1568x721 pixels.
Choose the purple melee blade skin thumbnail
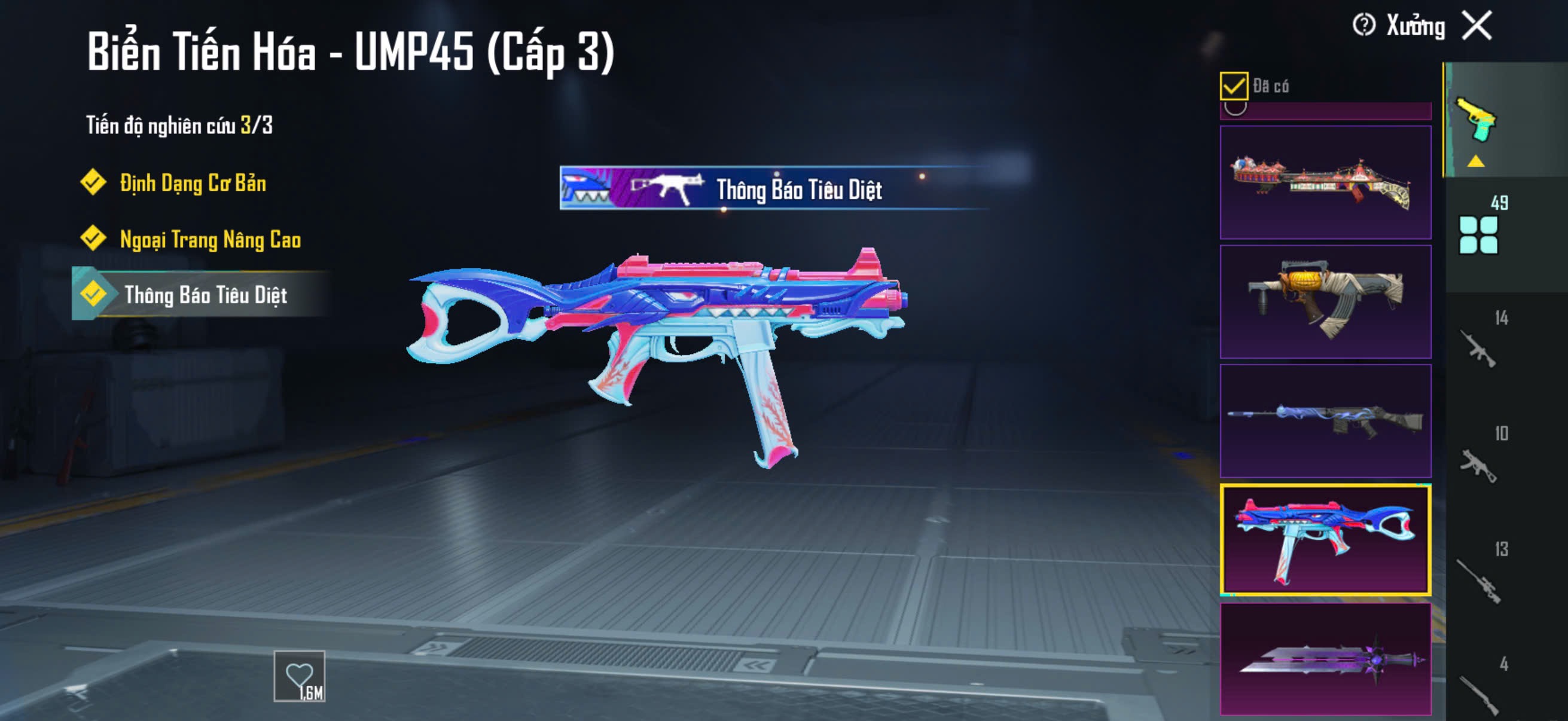click(1325, 659)
